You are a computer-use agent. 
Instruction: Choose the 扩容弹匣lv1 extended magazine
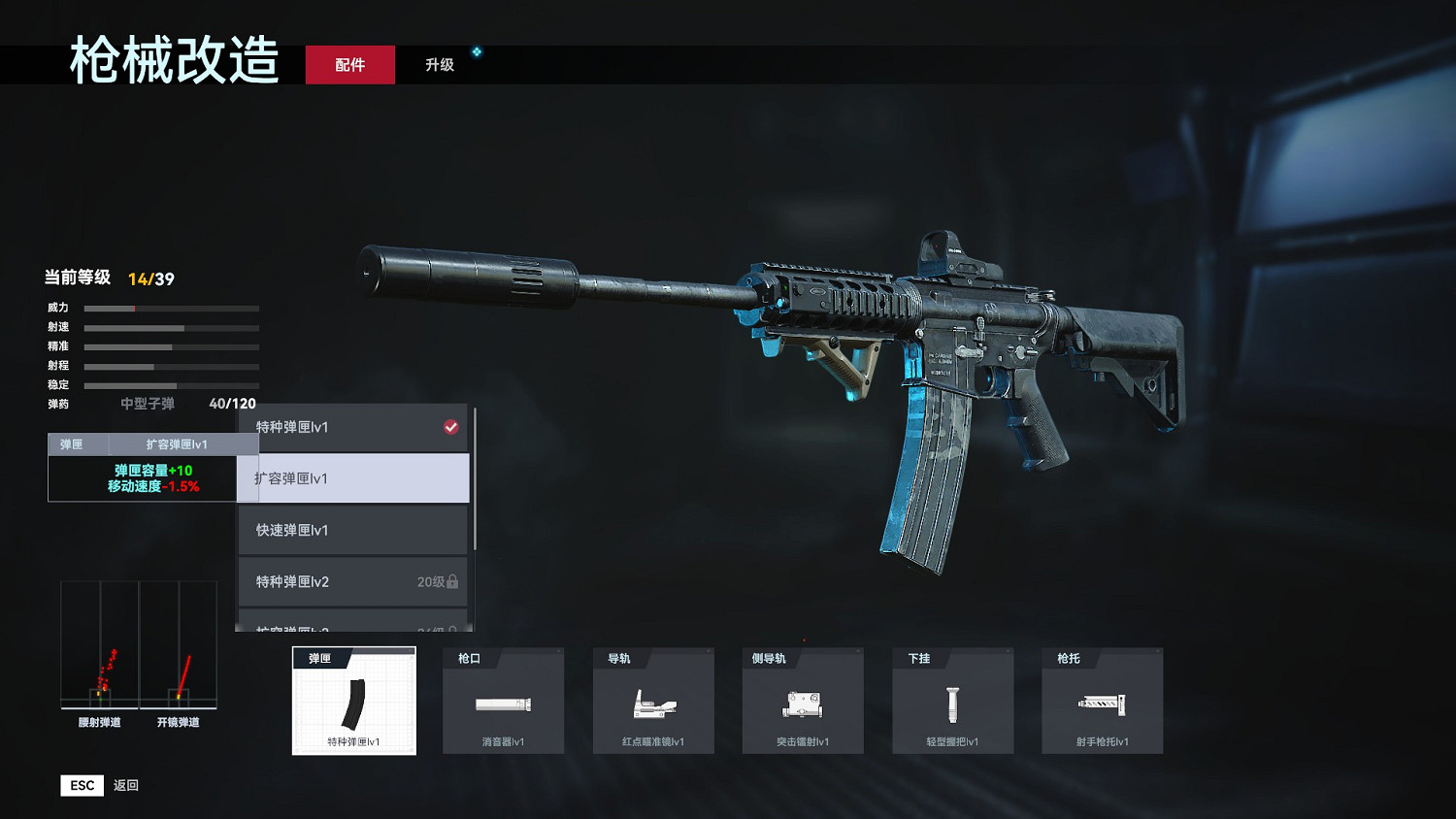tap(353, 478)
